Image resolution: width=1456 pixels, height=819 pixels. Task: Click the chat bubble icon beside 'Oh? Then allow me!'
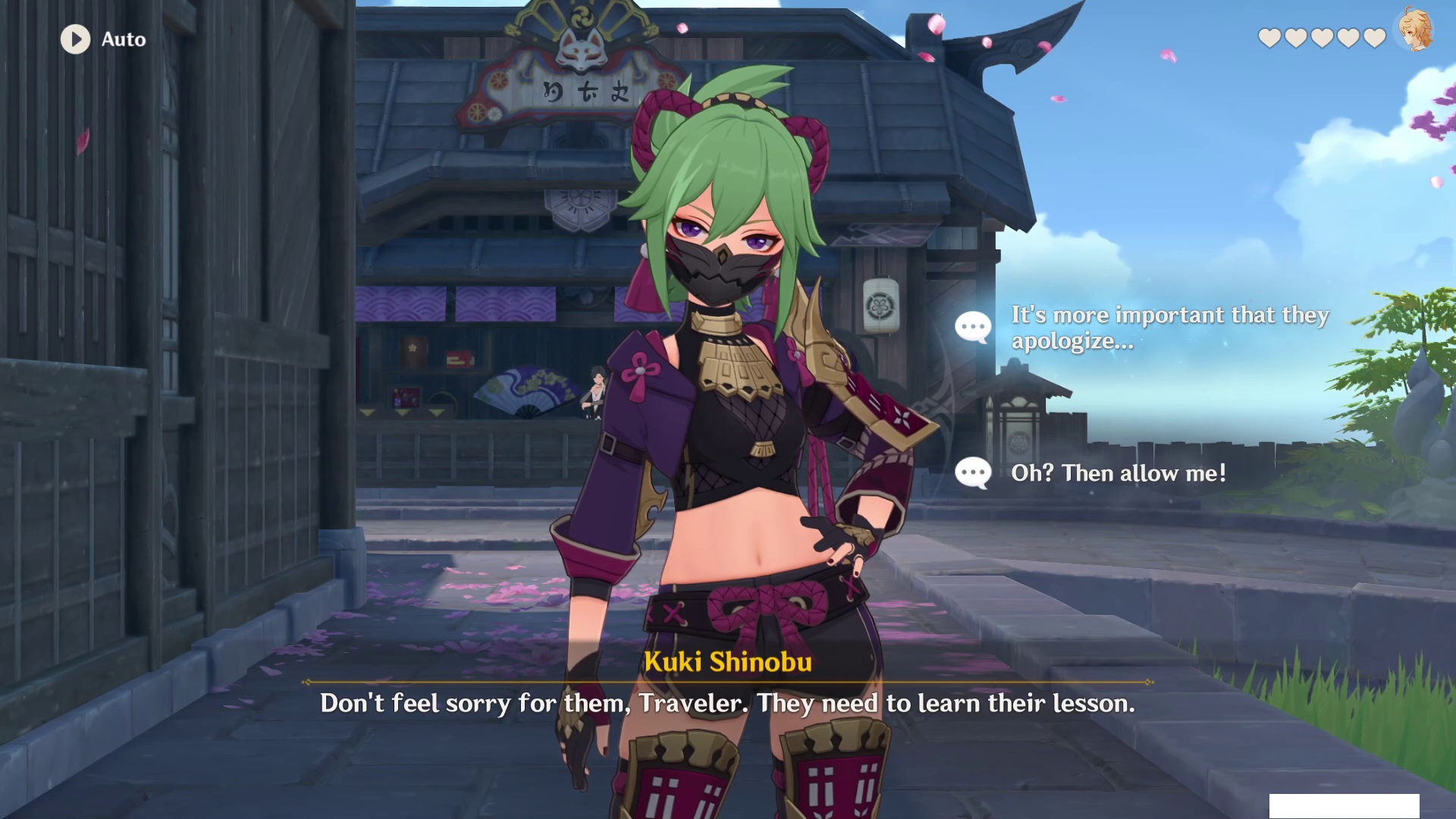(974, 472)
